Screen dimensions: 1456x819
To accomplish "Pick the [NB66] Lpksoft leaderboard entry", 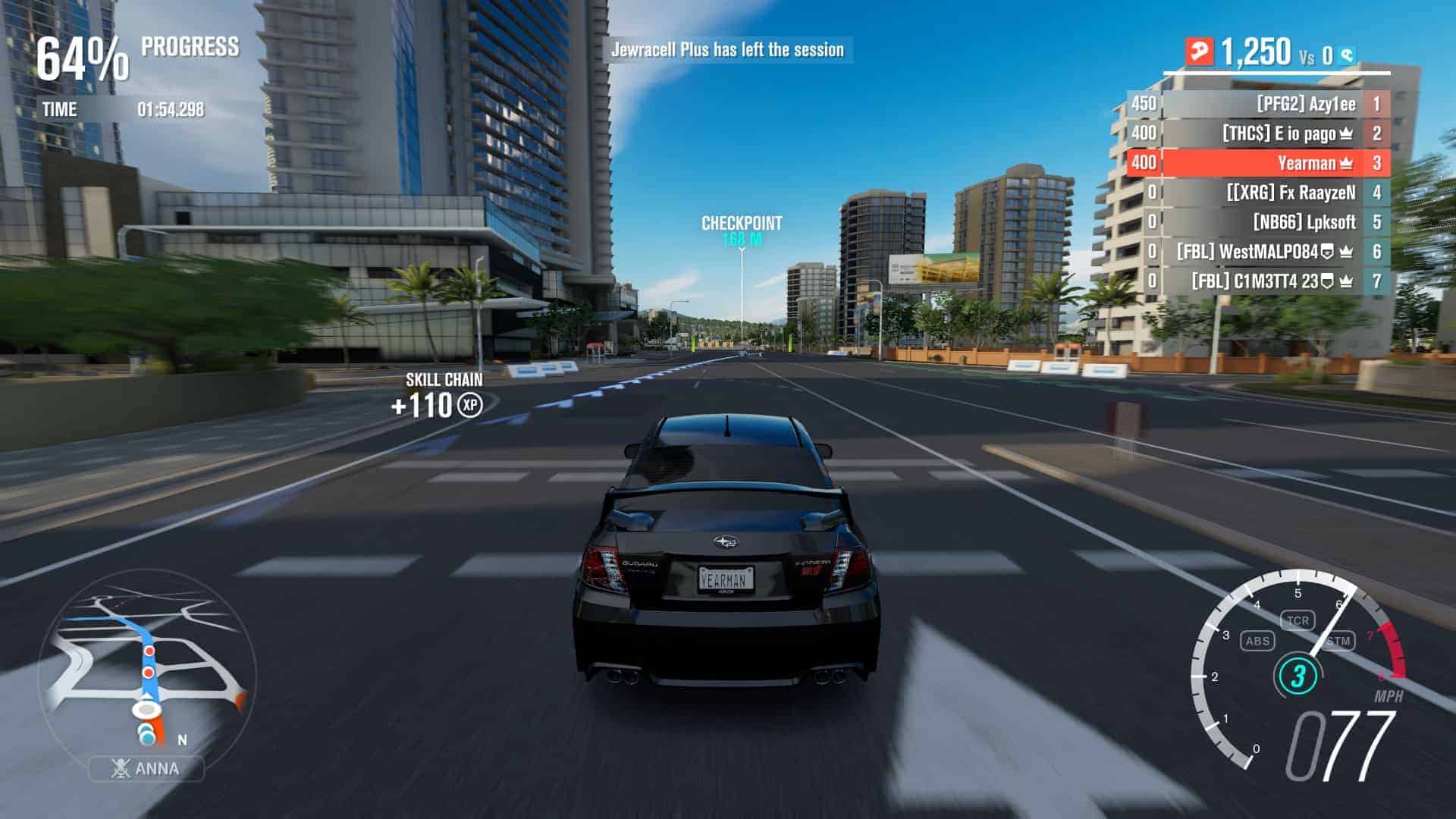I will [1259, 222].
